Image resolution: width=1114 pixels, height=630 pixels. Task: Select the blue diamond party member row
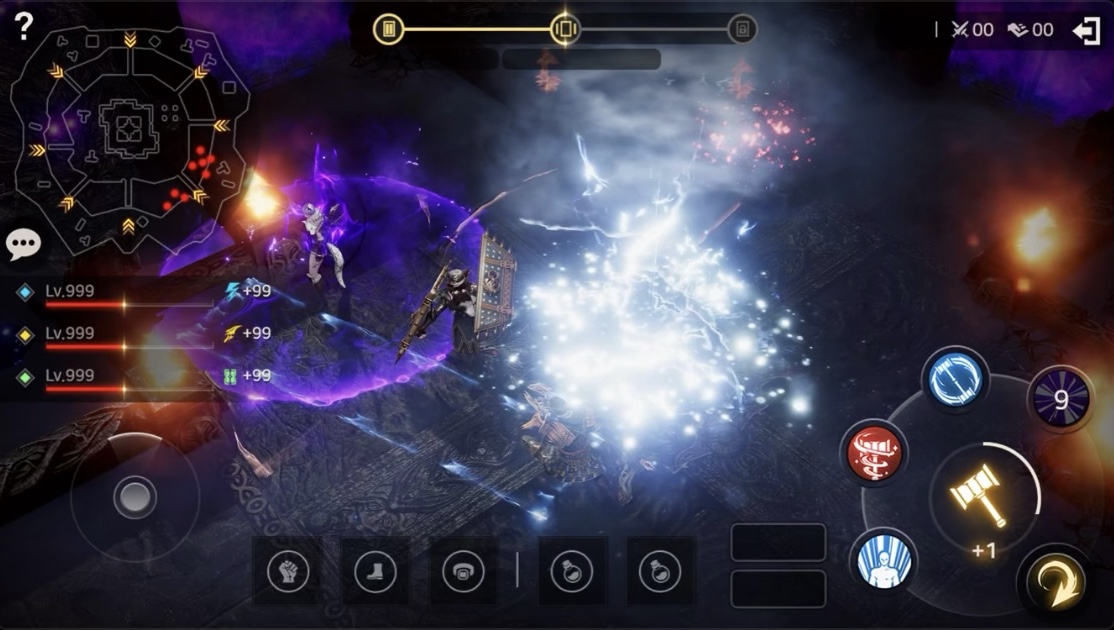110,293
